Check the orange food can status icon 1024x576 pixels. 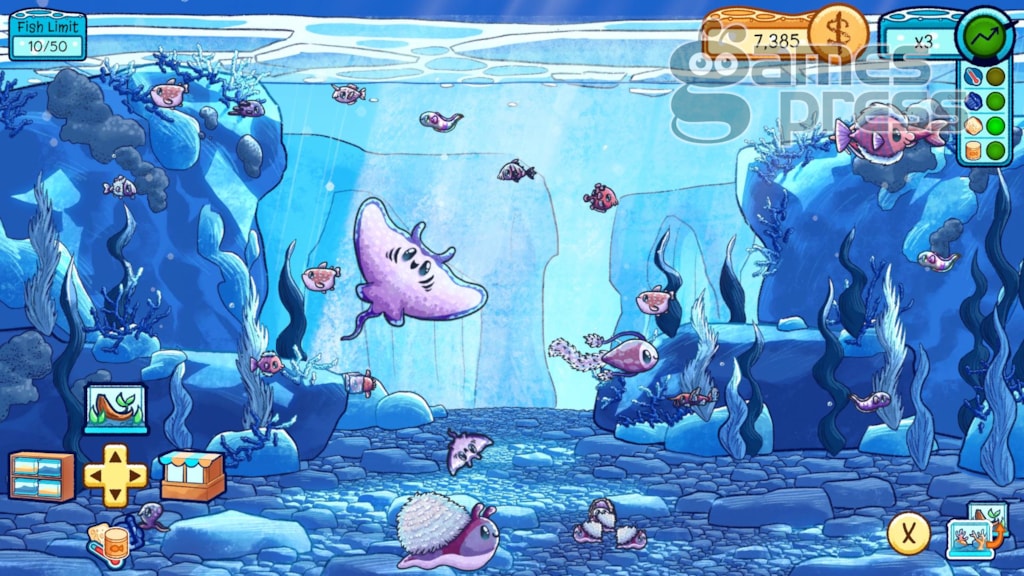(x=973, y=151)
